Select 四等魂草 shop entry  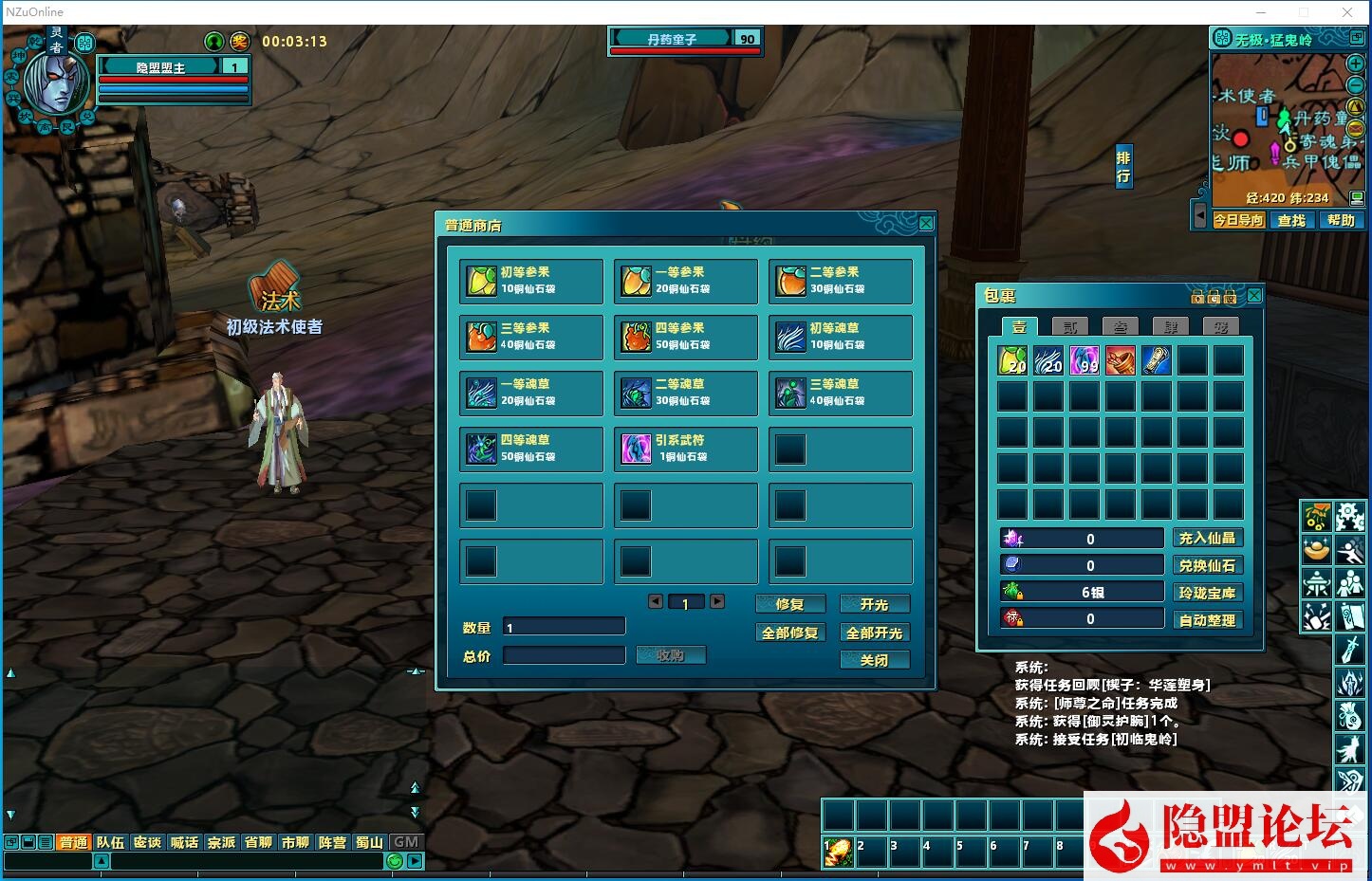coord(530,449)
